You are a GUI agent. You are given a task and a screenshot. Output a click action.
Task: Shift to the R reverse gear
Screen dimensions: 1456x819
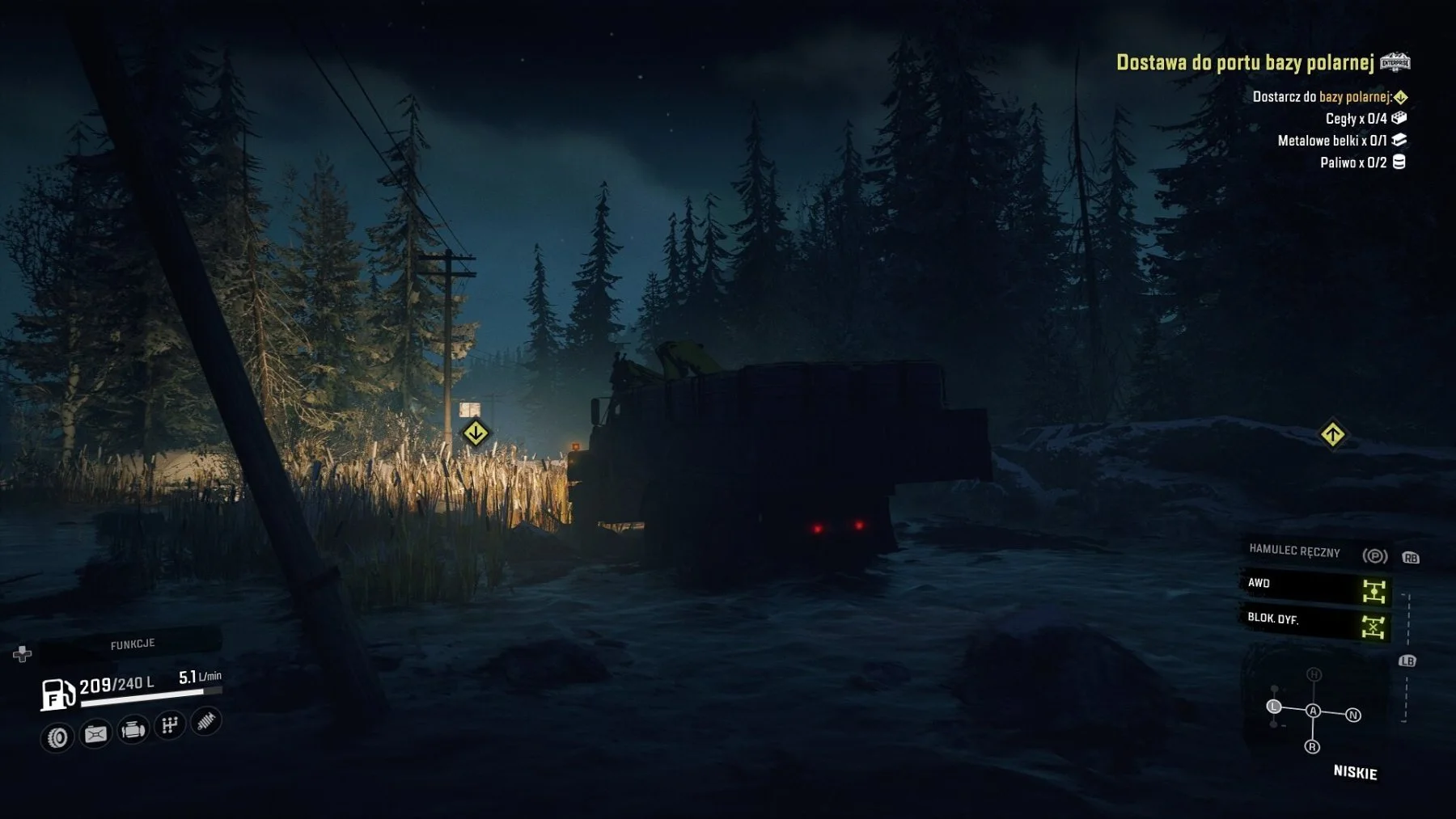click(x=1312, y=747)
